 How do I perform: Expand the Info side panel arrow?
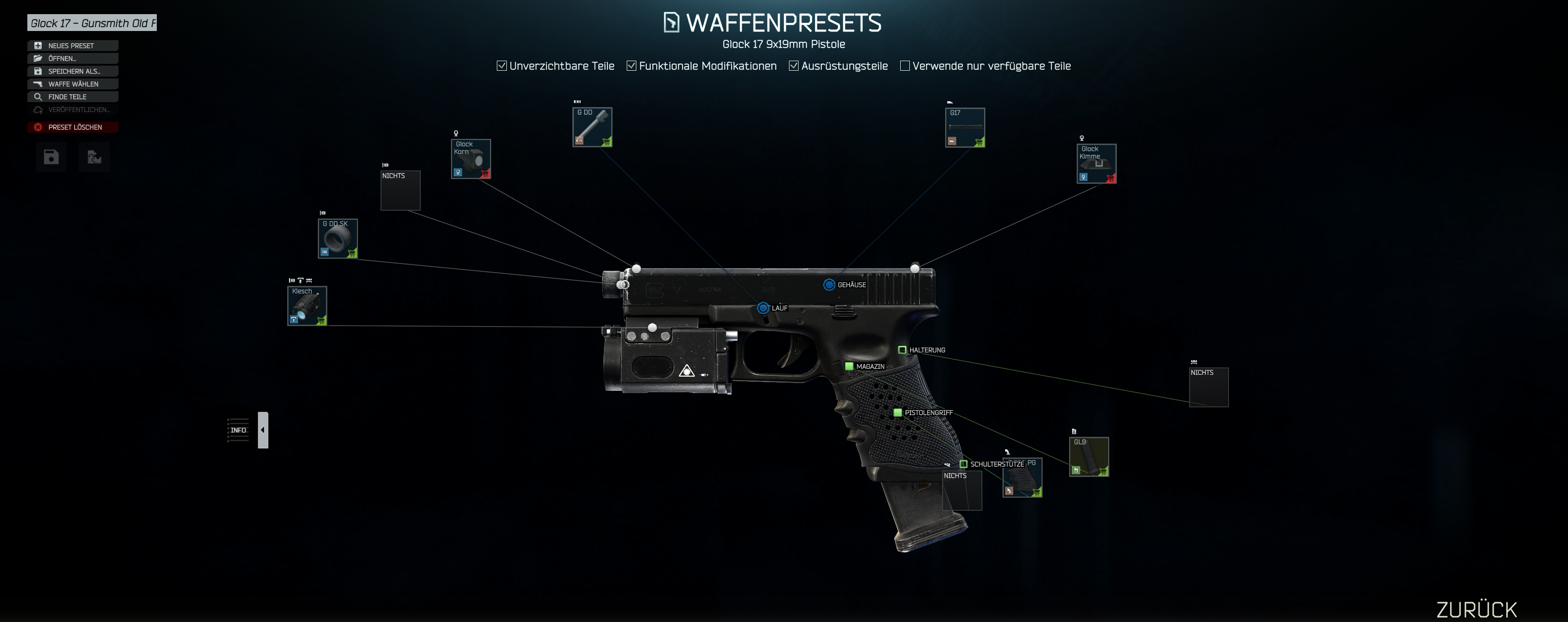[x=263, y=430]
